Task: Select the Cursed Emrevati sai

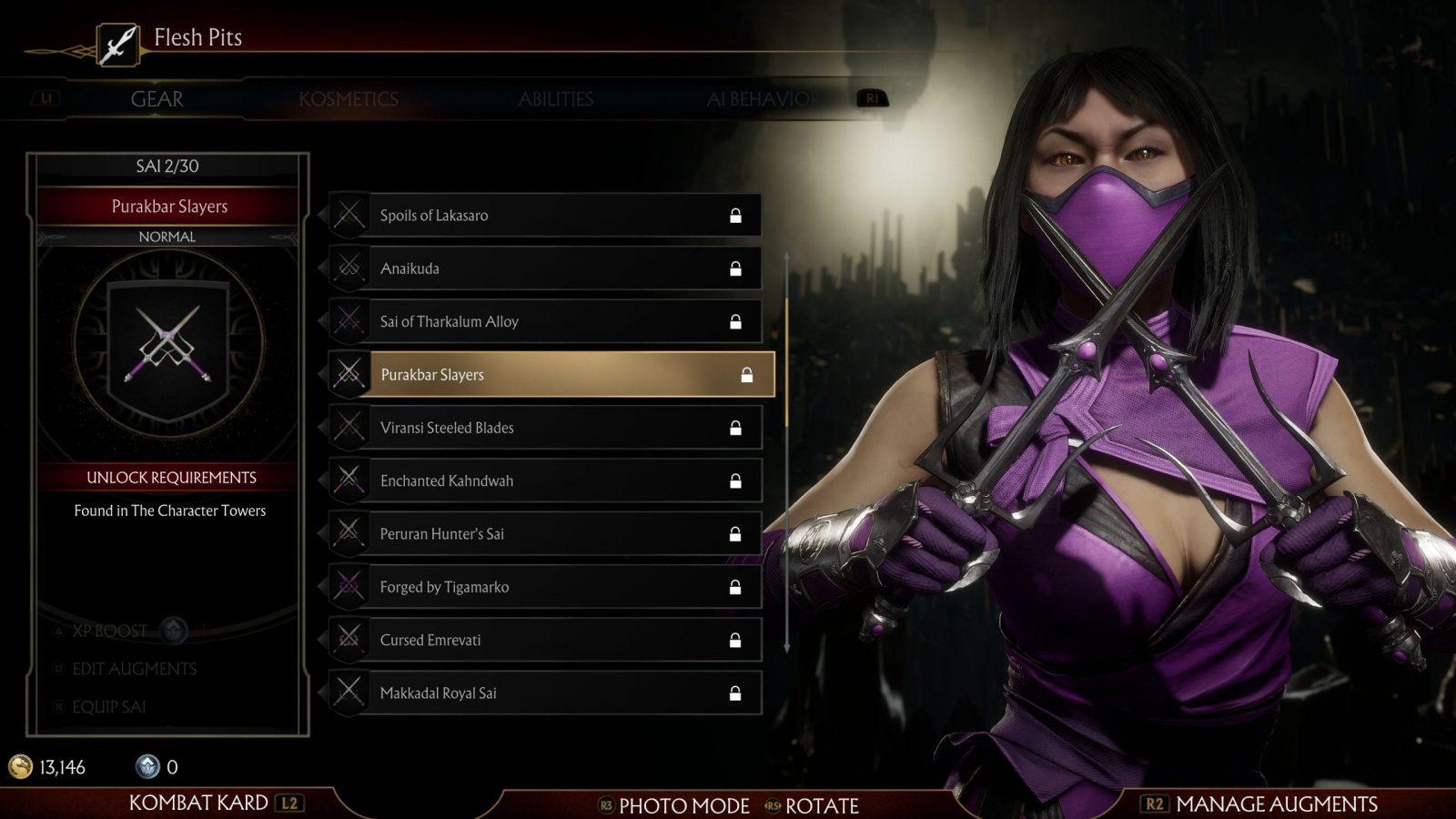Action: tap(546, 640)
